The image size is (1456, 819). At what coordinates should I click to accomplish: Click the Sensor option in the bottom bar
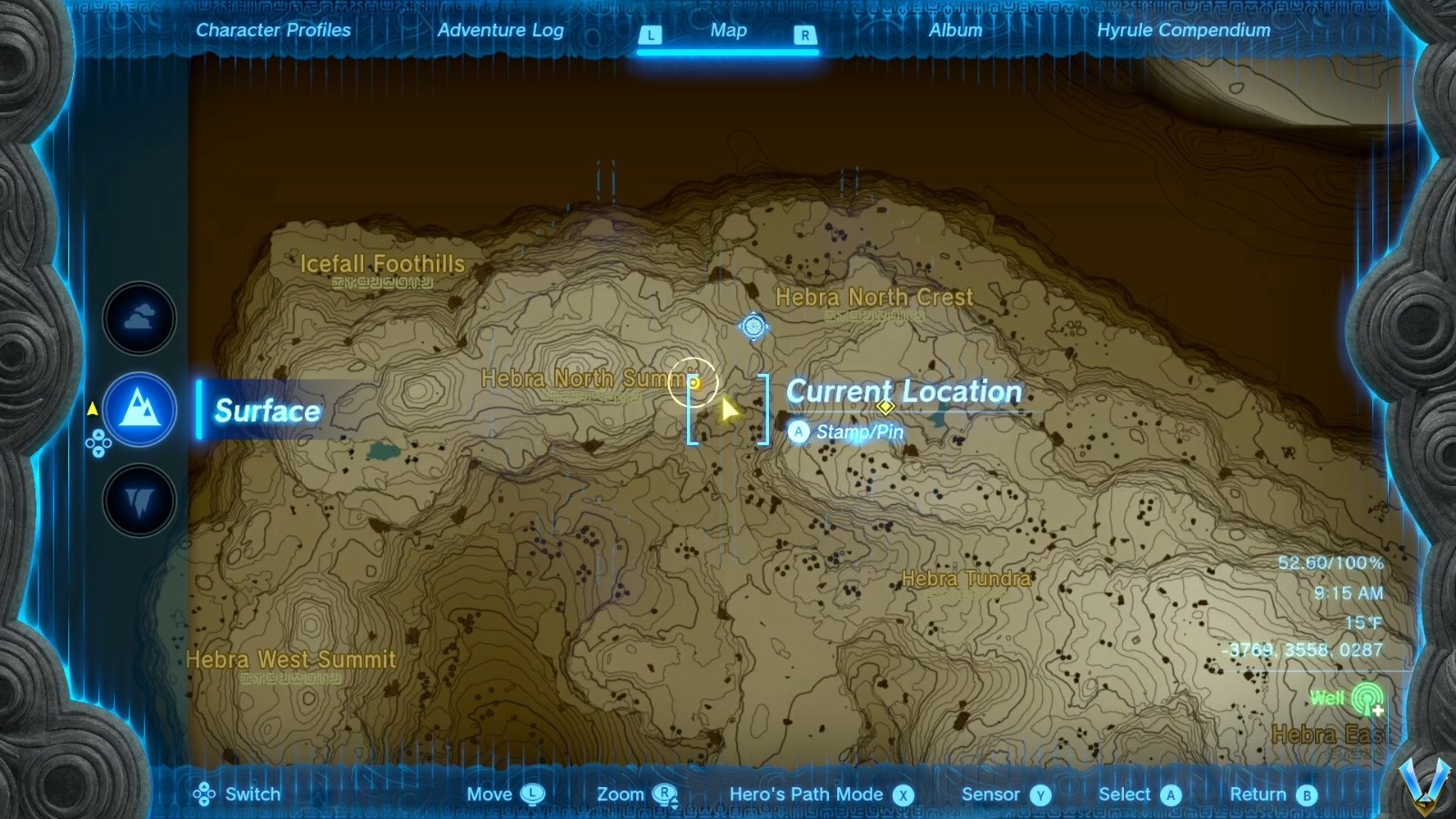[x=1032, y=794]
